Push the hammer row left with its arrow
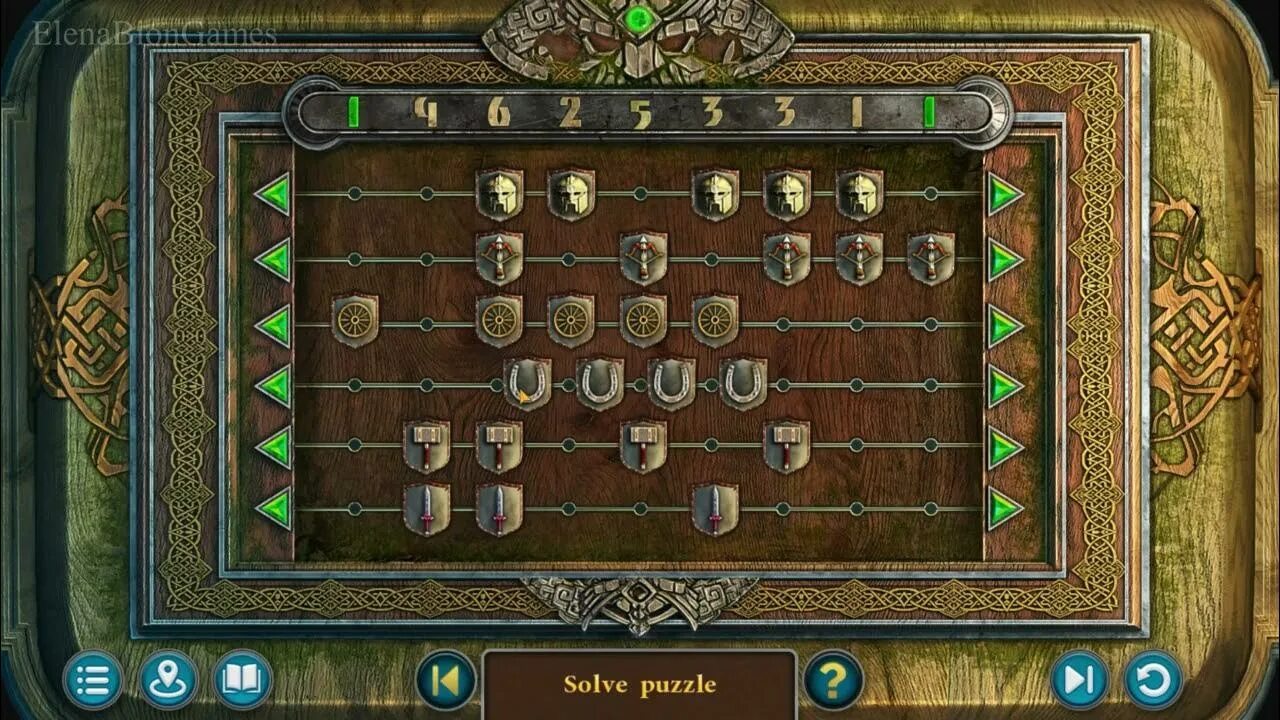The image size is (1280, 720). 272,446
